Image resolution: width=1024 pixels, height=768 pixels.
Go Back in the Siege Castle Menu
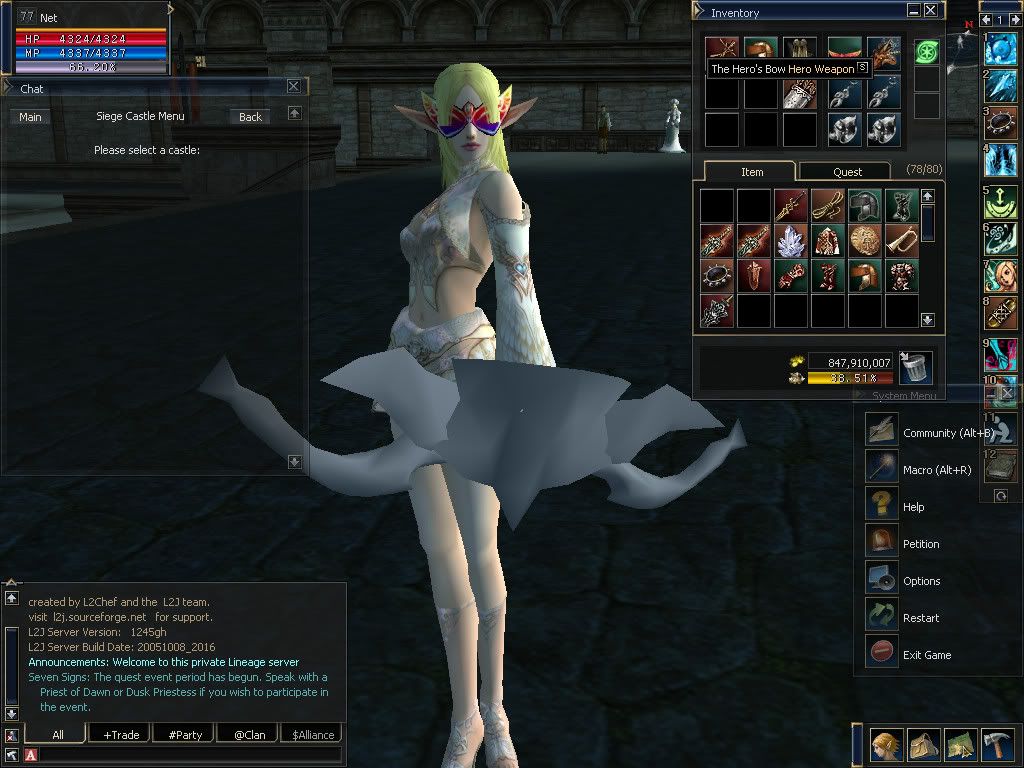coord(250,117)
